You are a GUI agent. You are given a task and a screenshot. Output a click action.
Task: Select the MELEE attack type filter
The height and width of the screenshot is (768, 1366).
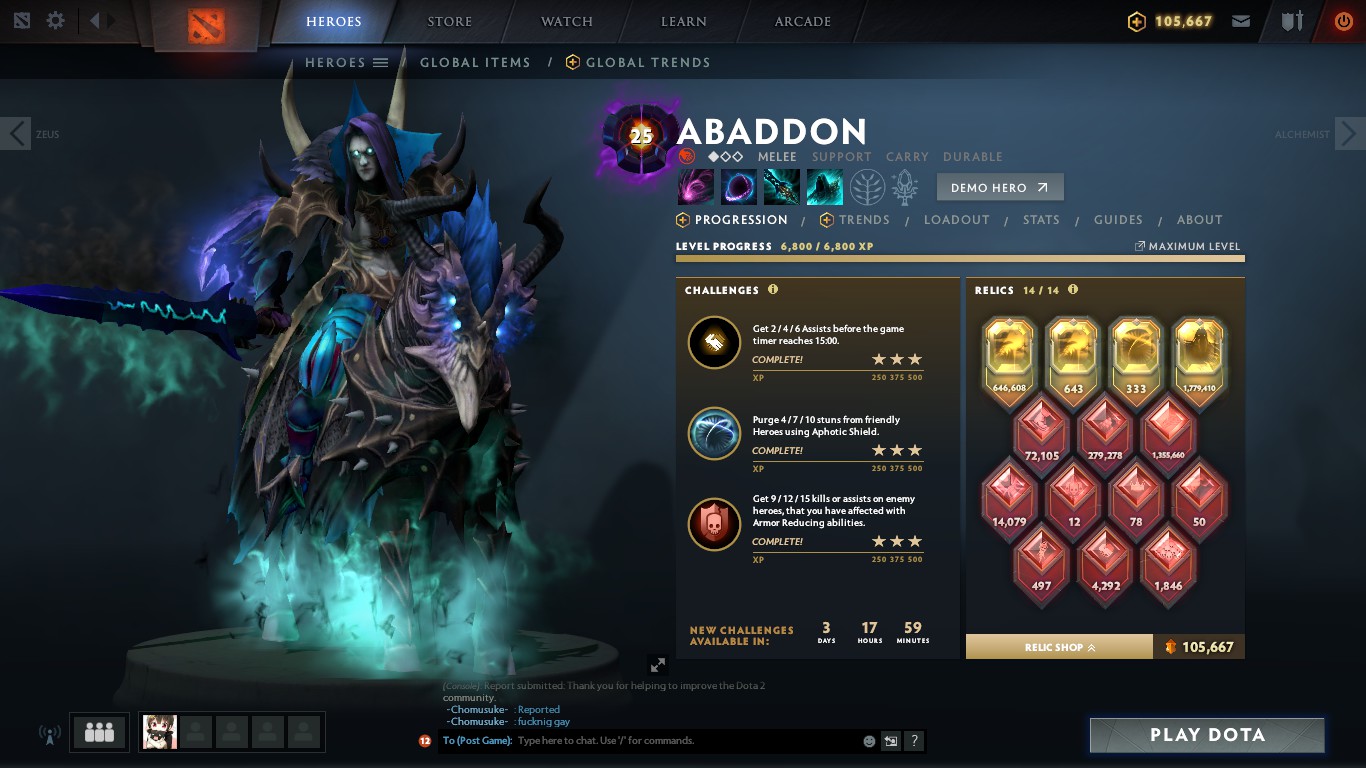click(777, 157)
